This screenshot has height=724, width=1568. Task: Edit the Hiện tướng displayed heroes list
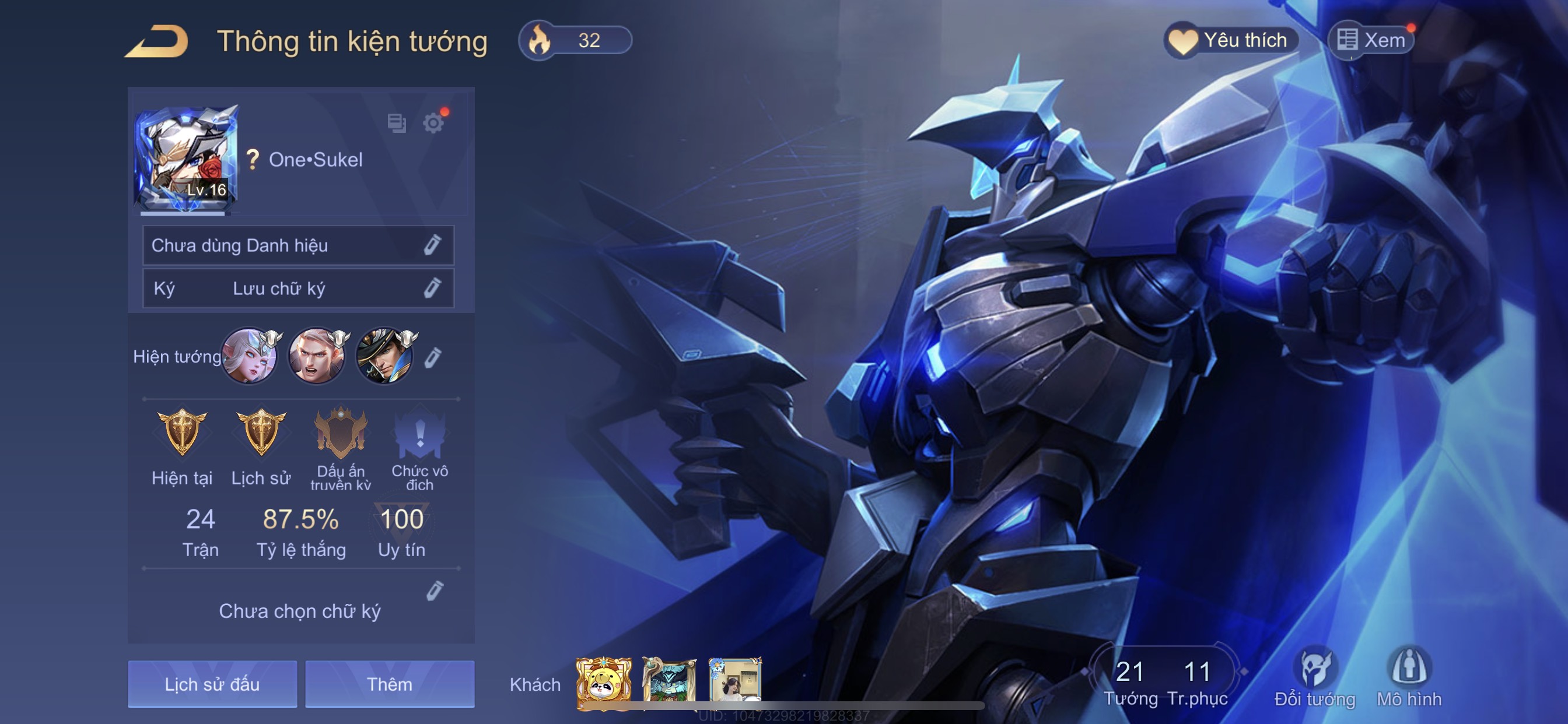(433, 357)
